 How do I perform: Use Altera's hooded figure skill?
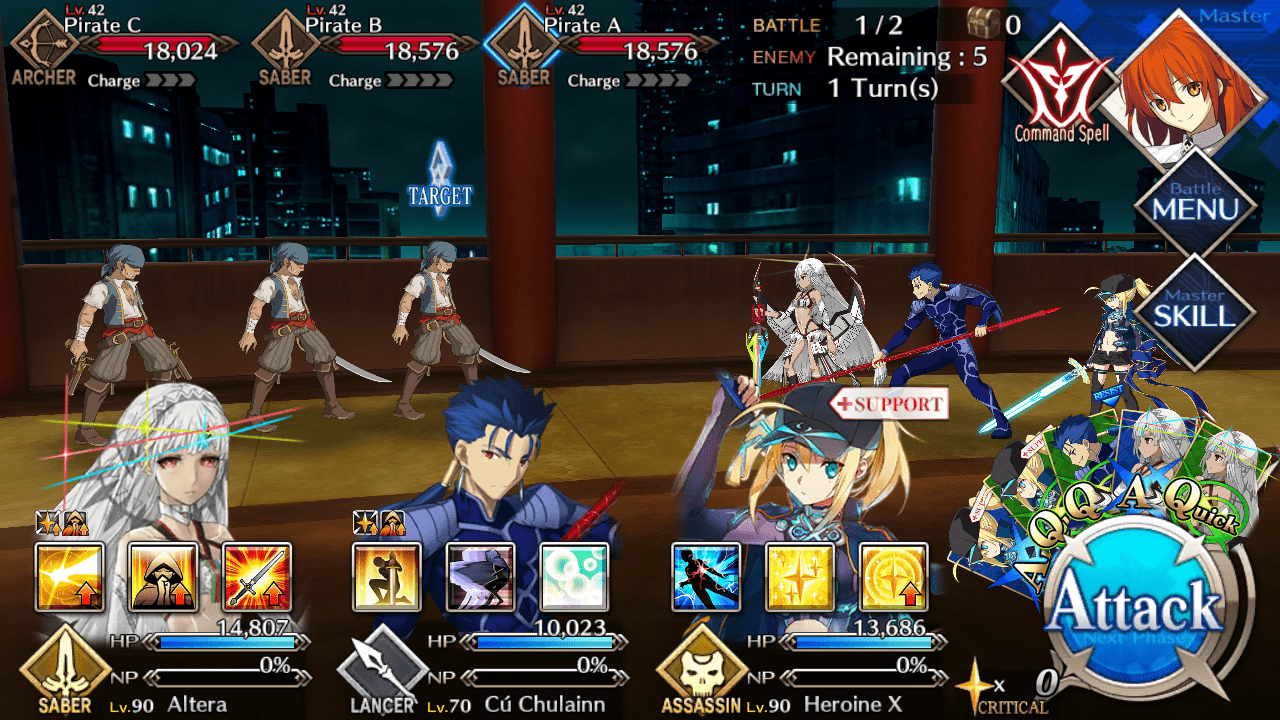point(163,577)
